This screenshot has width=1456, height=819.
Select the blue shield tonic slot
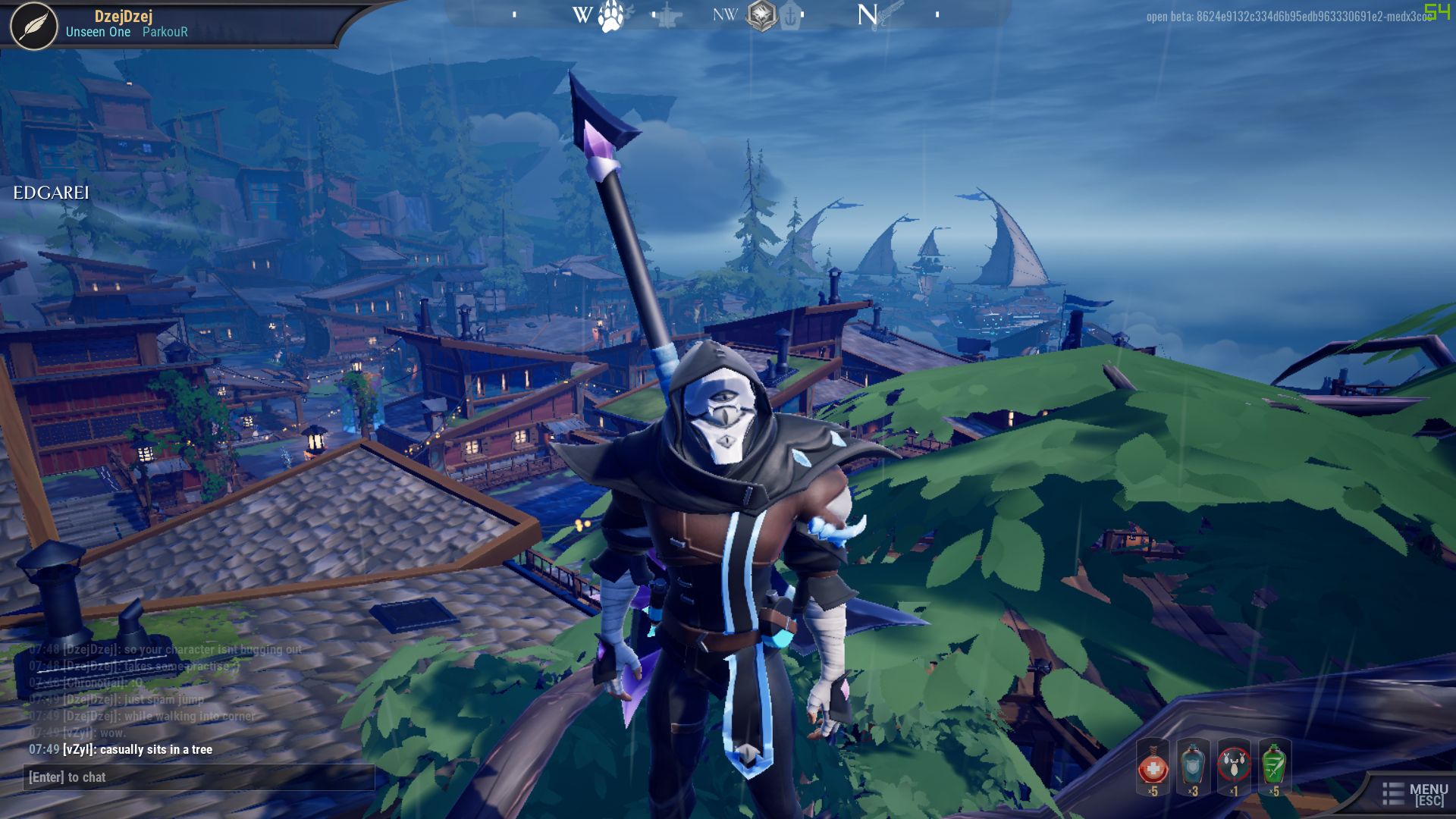(1194, 767)
